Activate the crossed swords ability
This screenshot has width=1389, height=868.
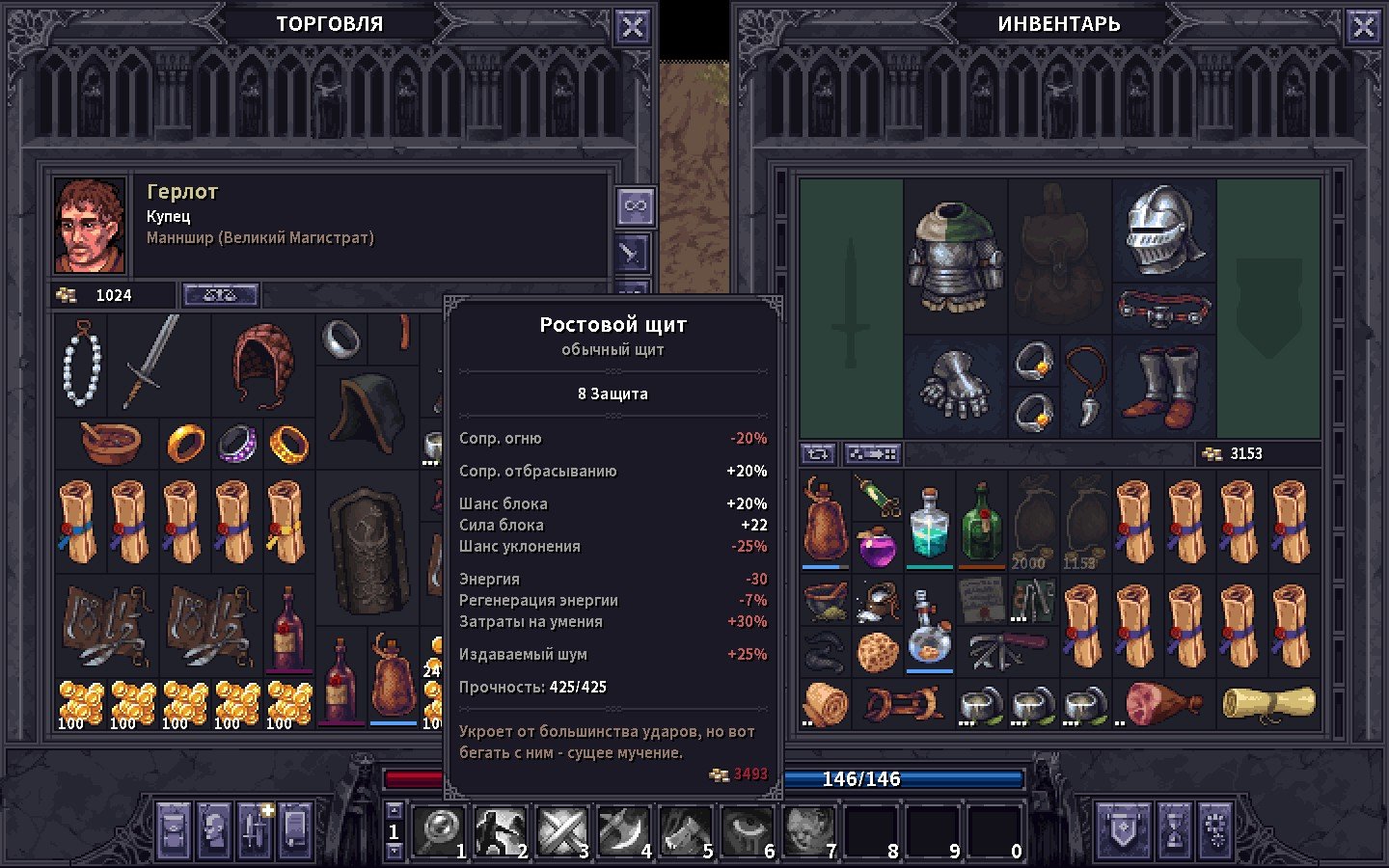pos(562,830)
